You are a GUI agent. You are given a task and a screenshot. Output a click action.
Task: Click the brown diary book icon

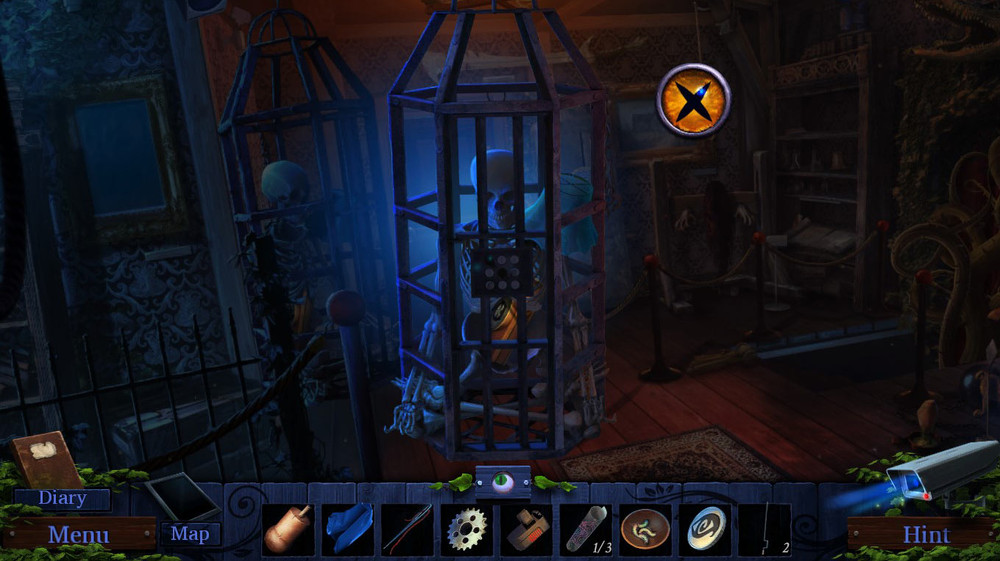pyautogui.click(x=46, y=459)
